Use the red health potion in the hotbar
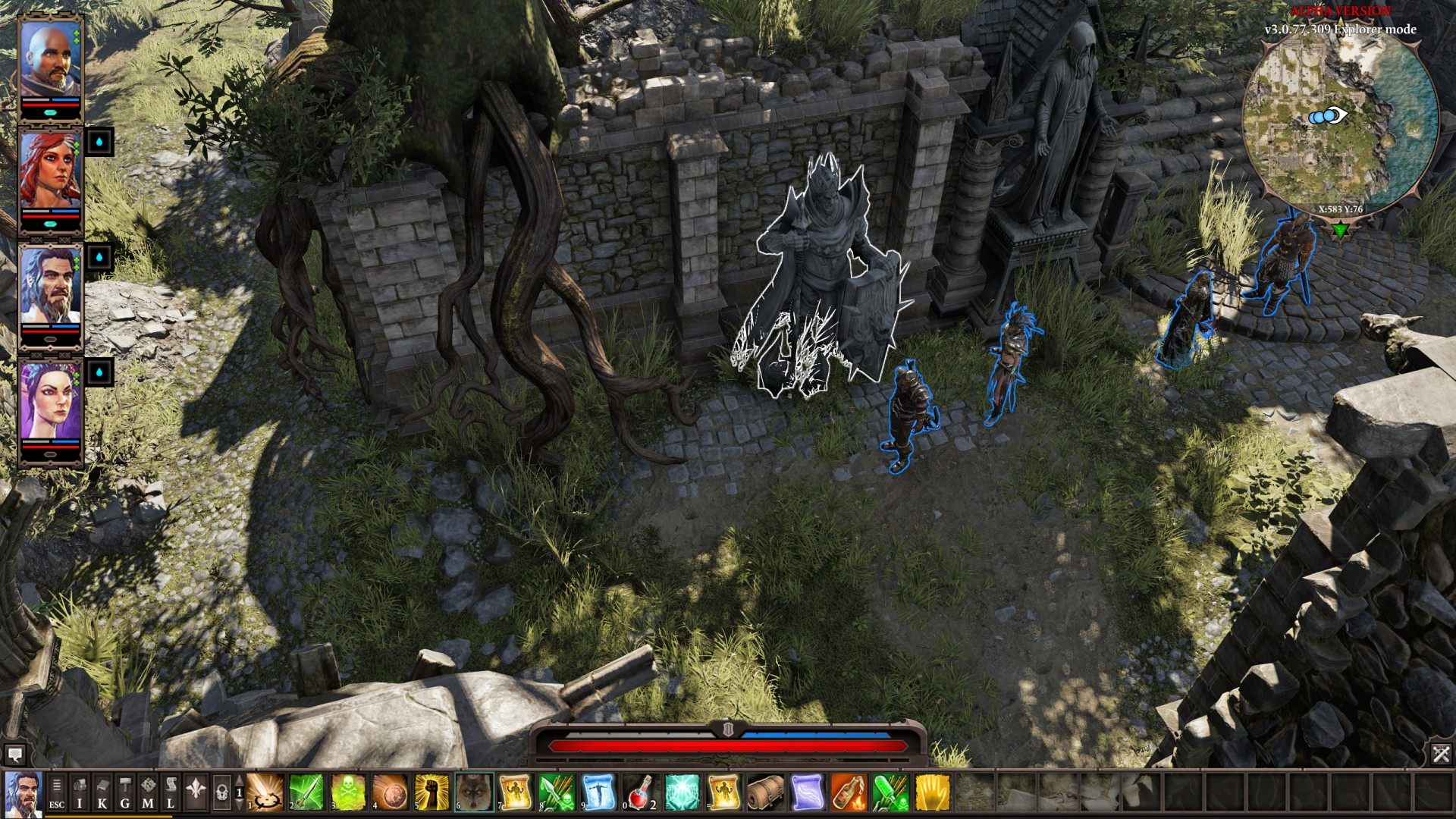The image size is (1456, 819). (641, 792)
